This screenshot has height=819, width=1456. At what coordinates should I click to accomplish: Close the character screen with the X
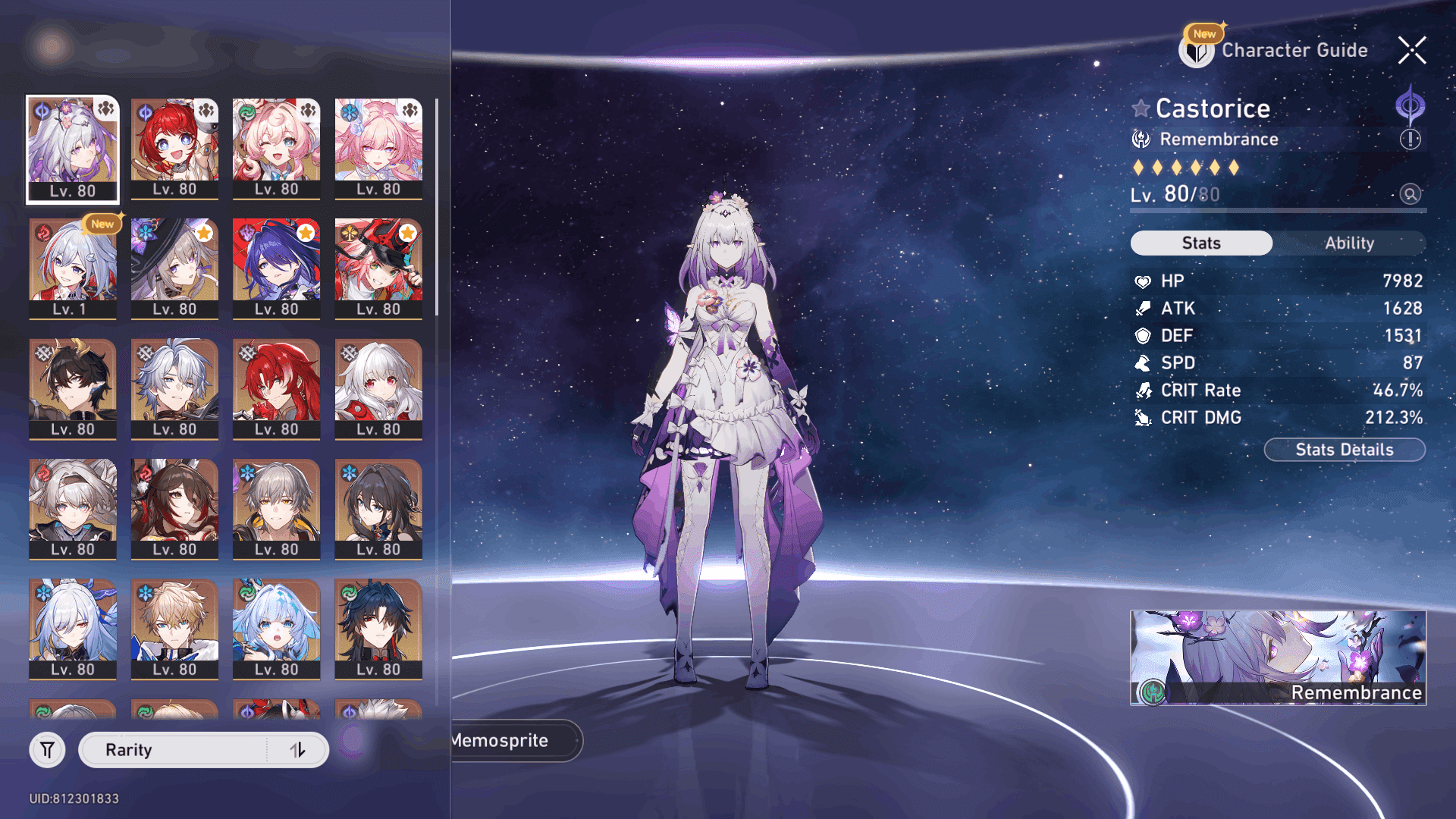(x=1411, y=50)
